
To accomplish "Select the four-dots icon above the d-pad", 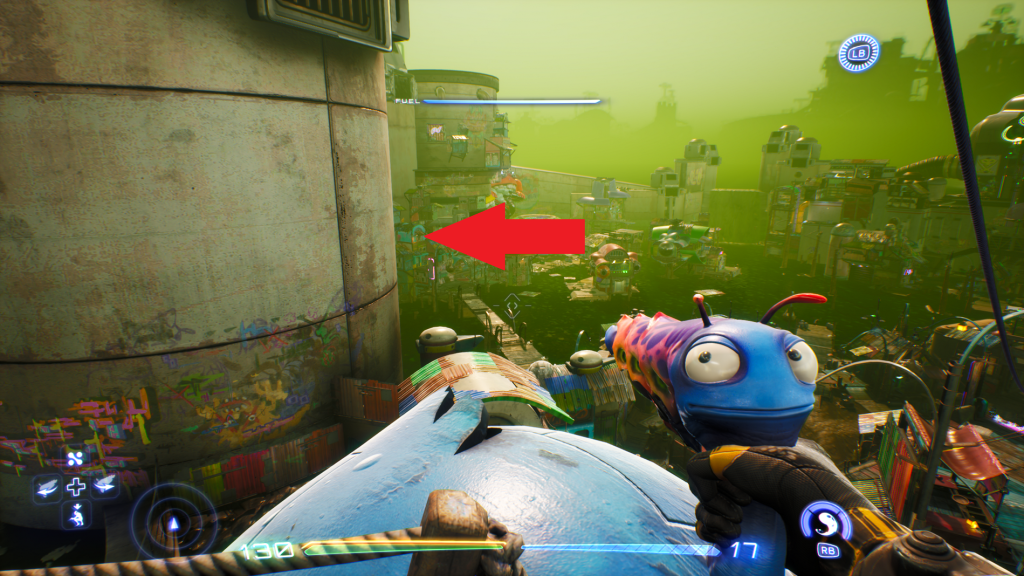I will [x=76, y=459].
